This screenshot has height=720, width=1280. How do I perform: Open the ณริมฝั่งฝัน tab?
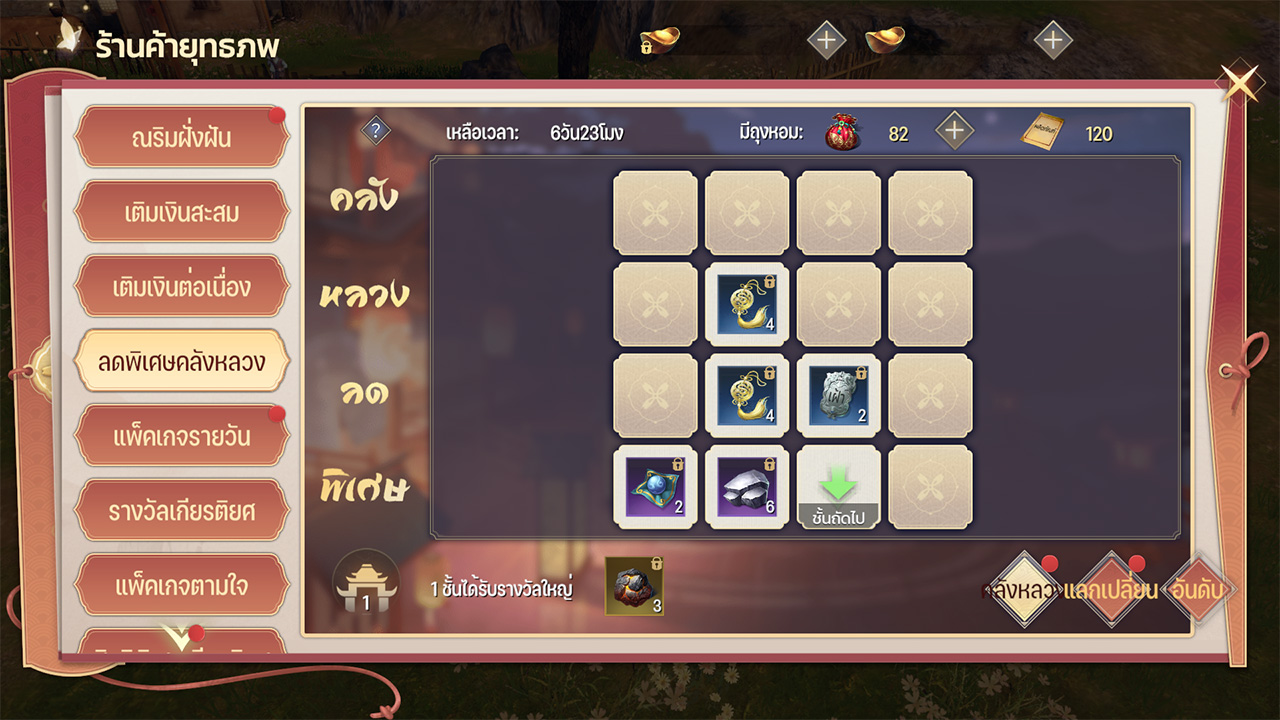click(x=181, y=137)
